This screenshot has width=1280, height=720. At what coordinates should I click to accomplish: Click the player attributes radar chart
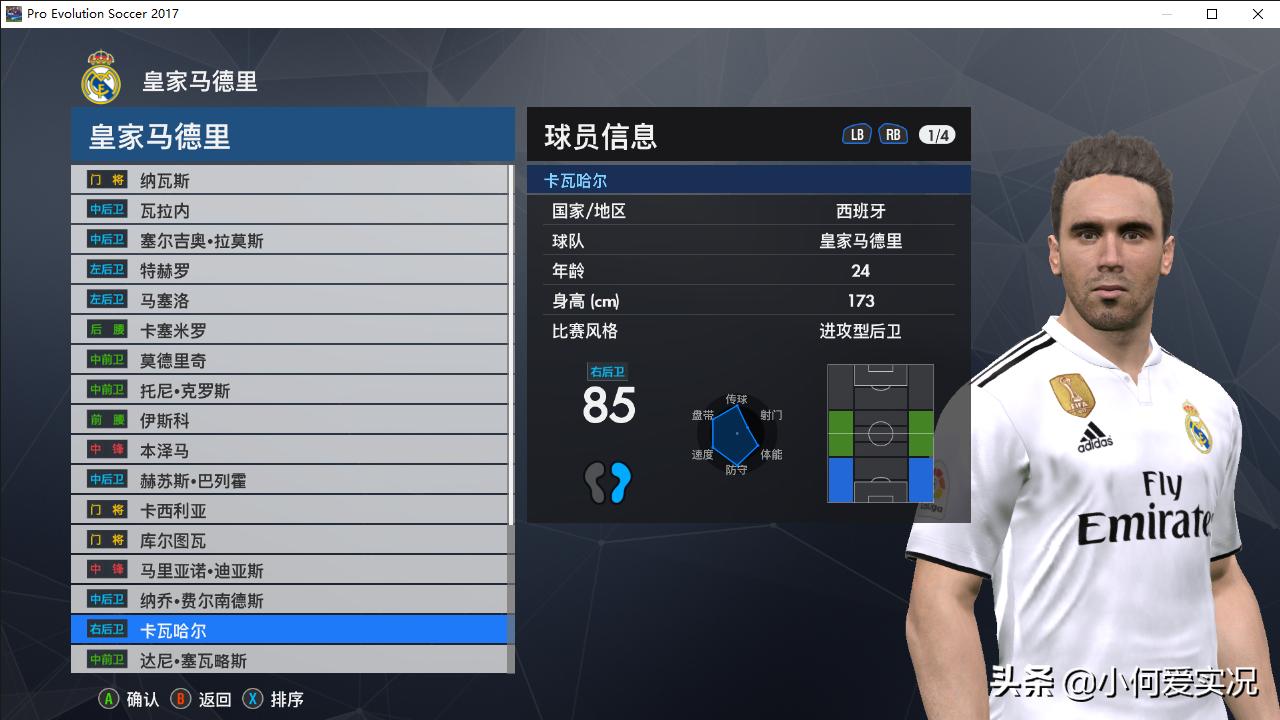click(x=735, y=435)
